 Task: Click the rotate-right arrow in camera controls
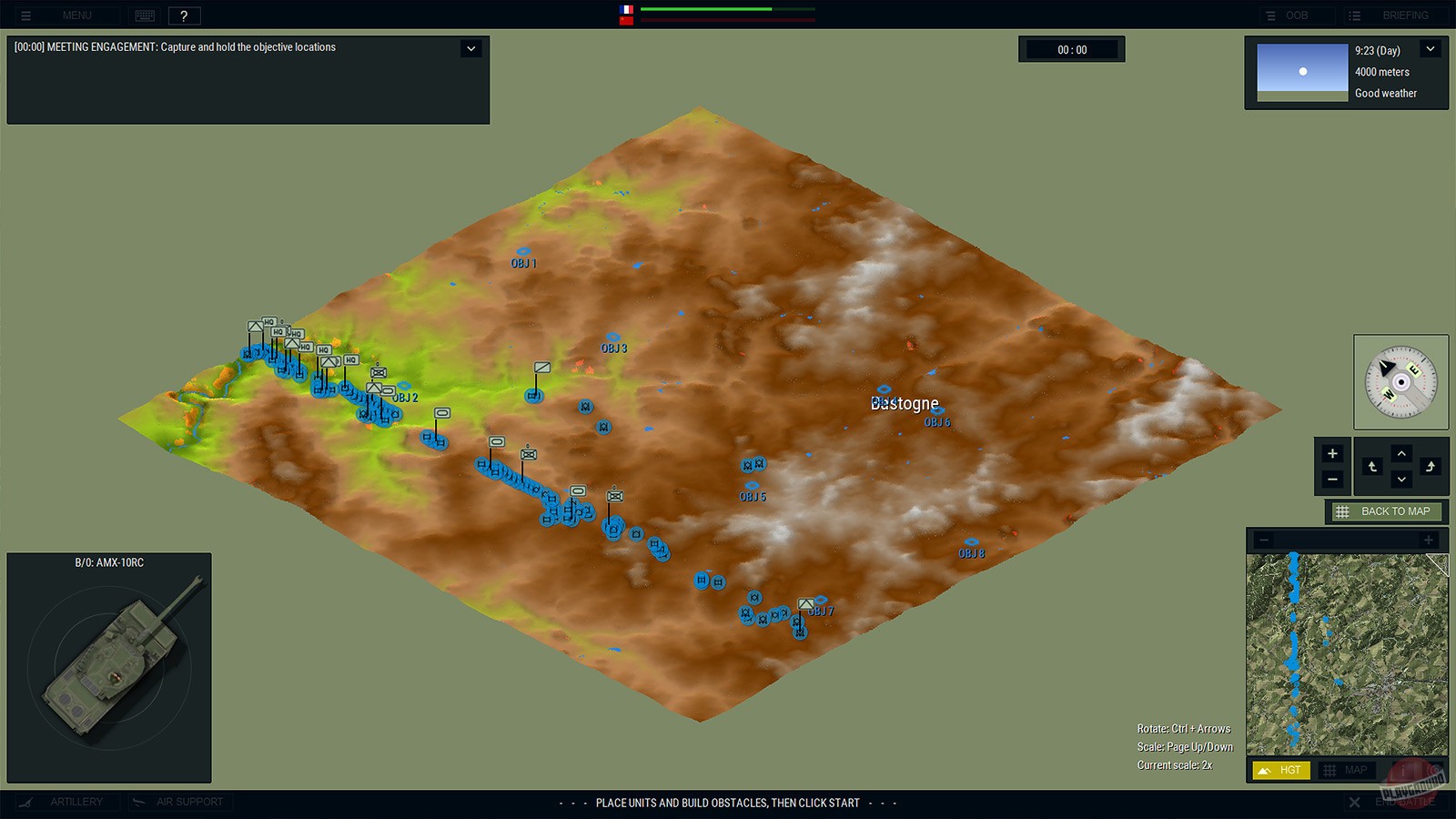pyautogui.click(x=1431, y=467)
